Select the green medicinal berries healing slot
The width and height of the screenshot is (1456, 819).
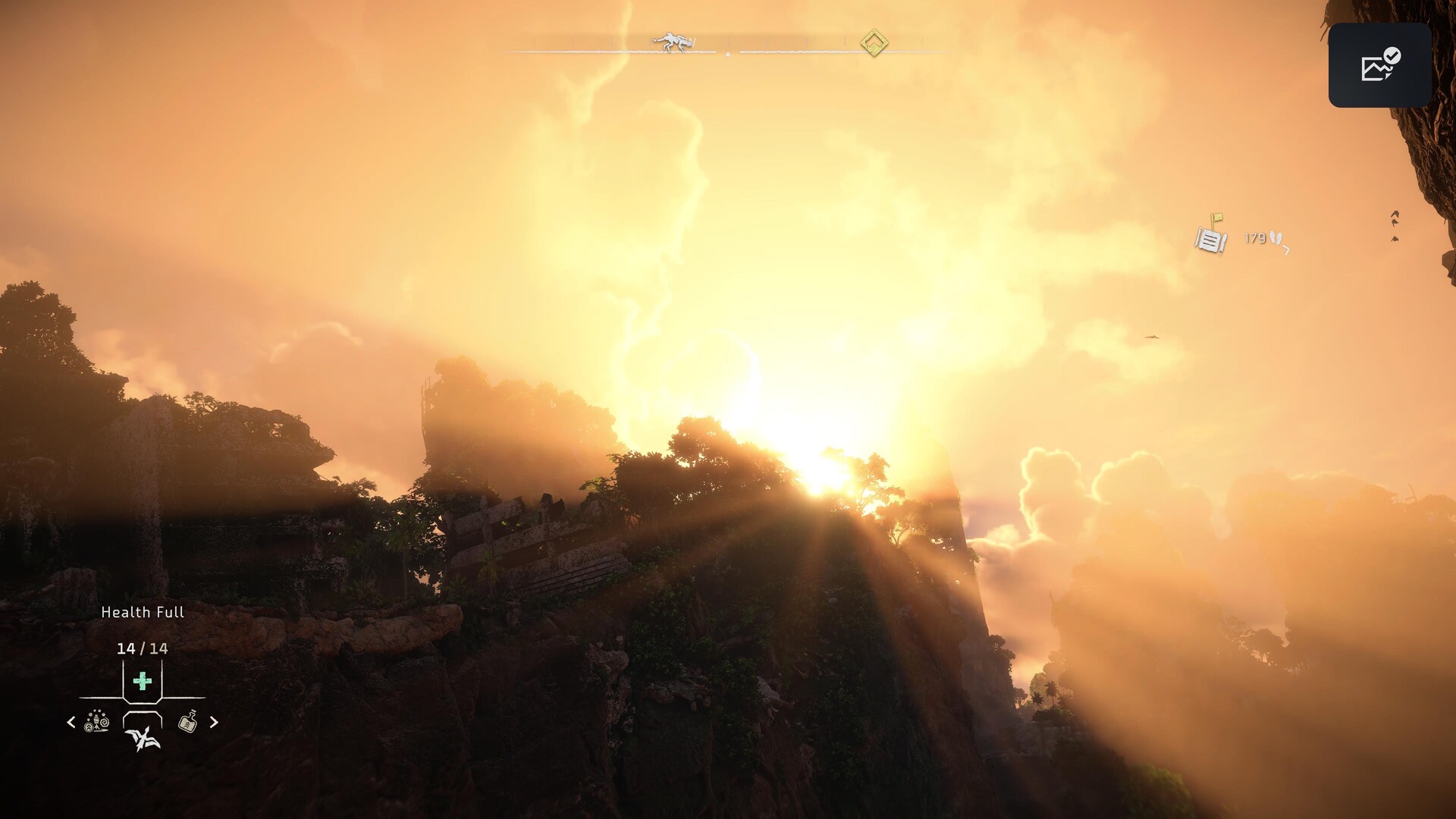coord(142,681)
